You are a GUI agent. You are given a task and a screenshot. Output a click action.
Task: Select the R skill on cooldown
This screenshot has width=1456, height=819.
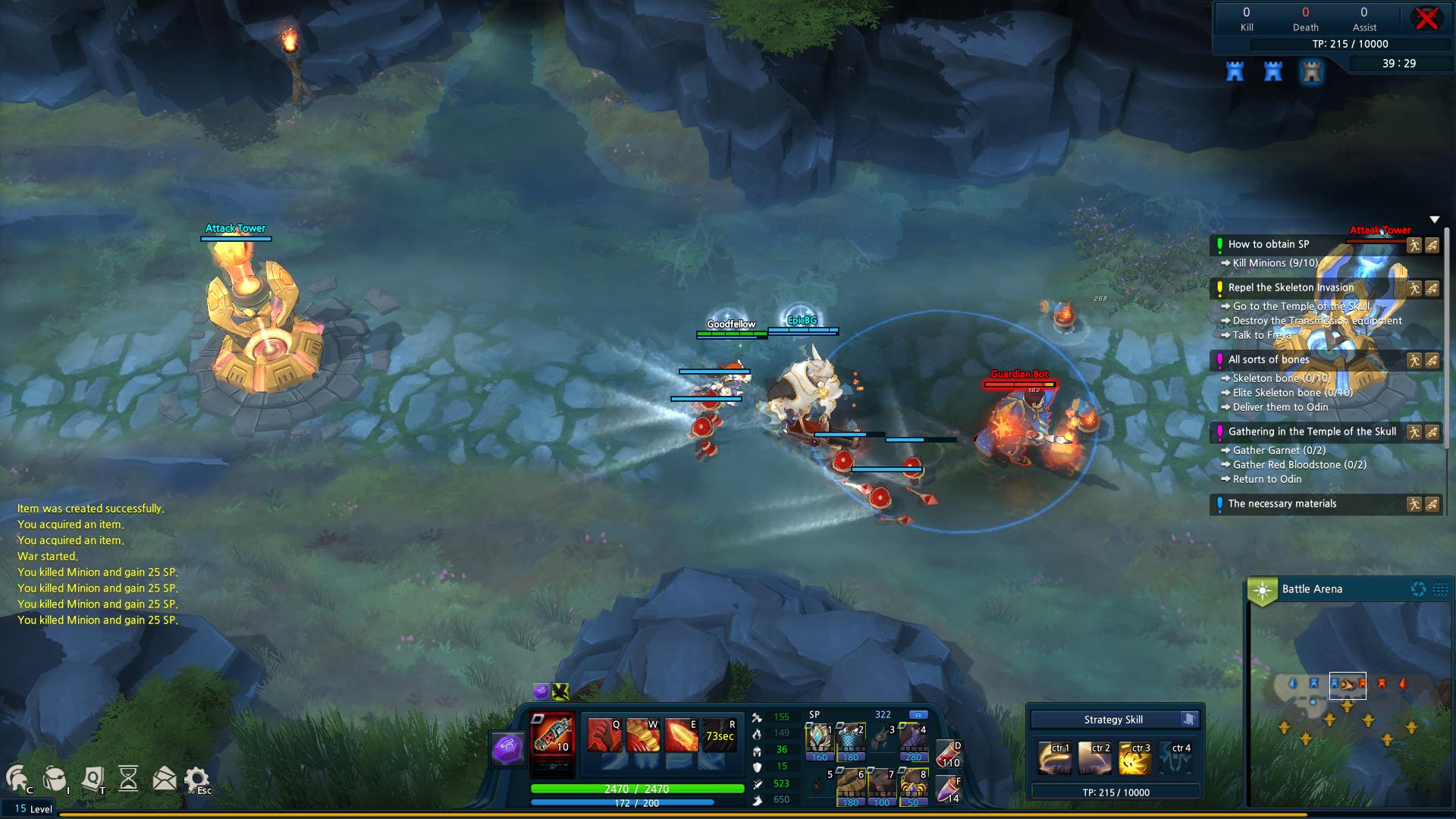tap(719, 735)
